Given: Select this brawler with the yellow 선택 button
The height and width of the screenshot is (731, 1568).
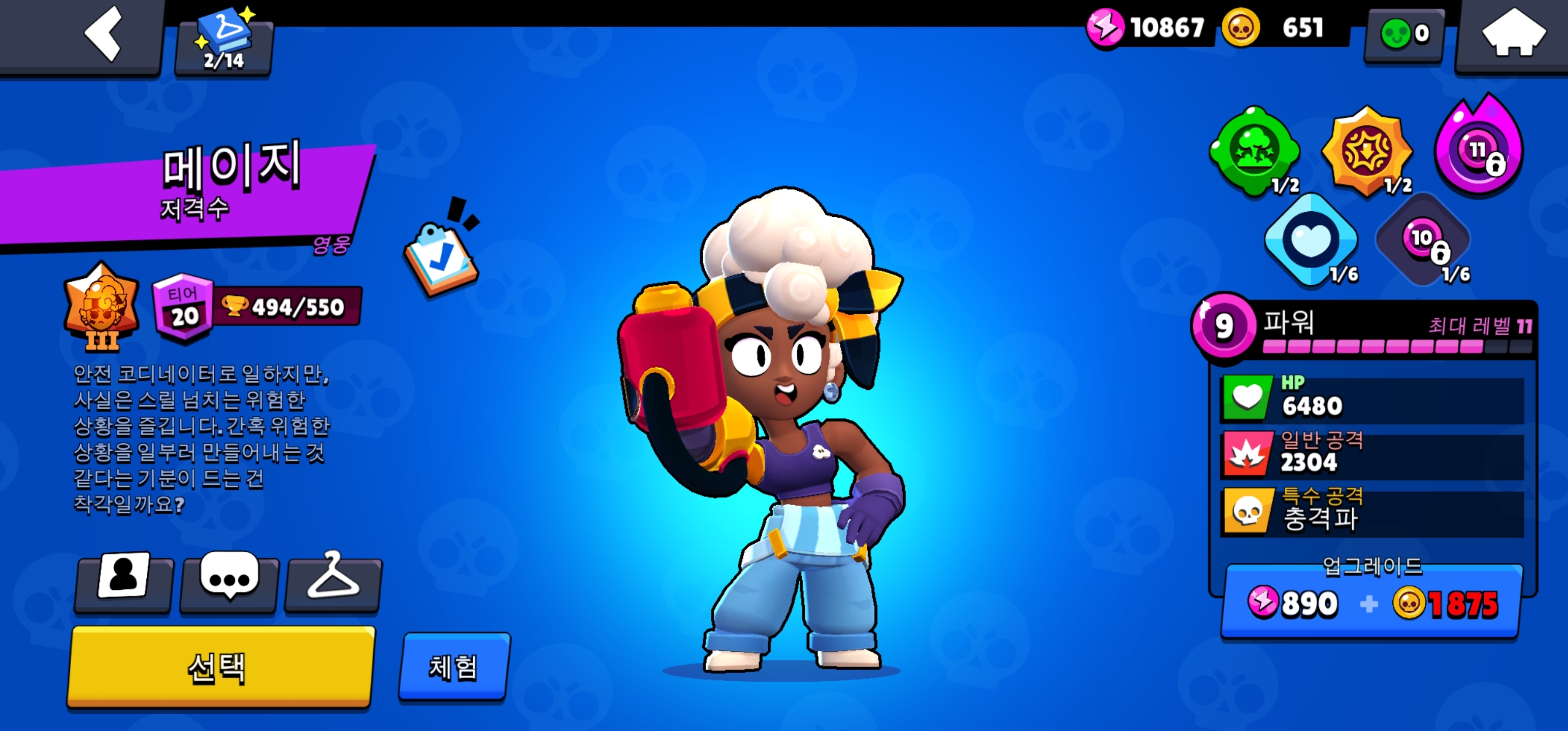Looking at the screenshot, I should pyautogui.click(x=220, y=667).
